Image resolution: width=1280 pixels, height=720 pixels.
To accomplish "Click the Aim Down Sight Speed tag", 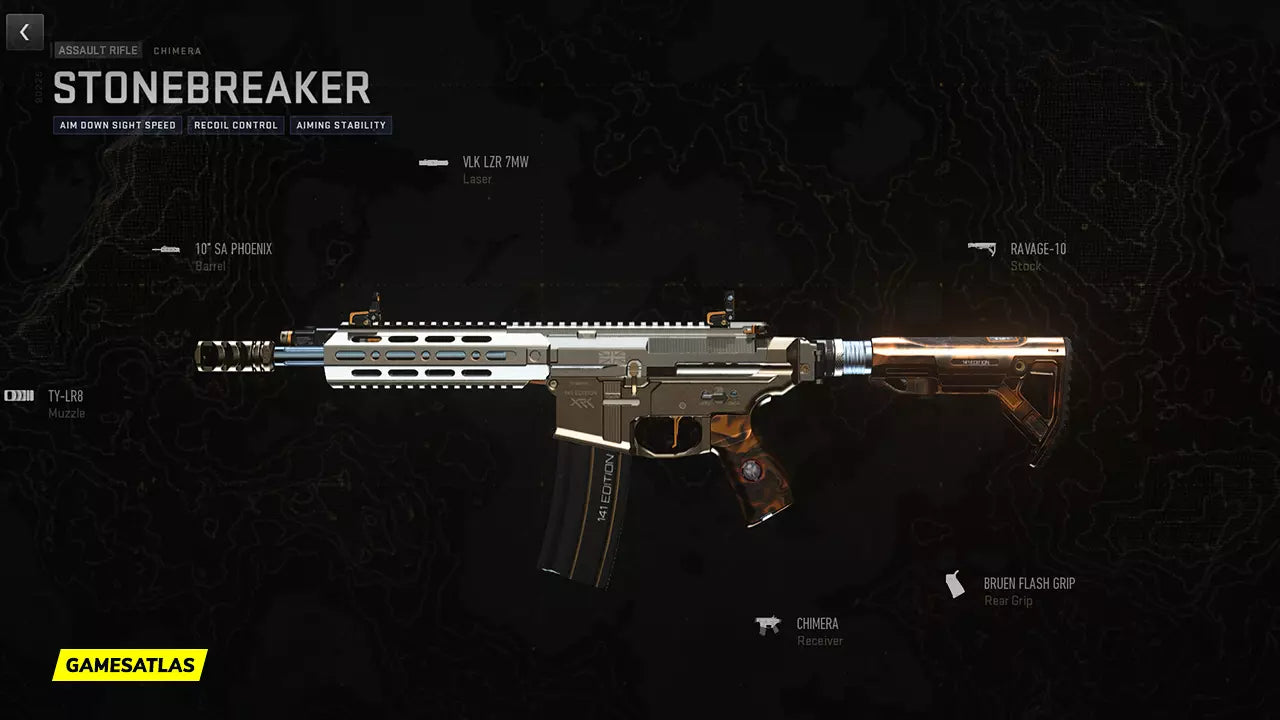I will click(x=118, y=125).
